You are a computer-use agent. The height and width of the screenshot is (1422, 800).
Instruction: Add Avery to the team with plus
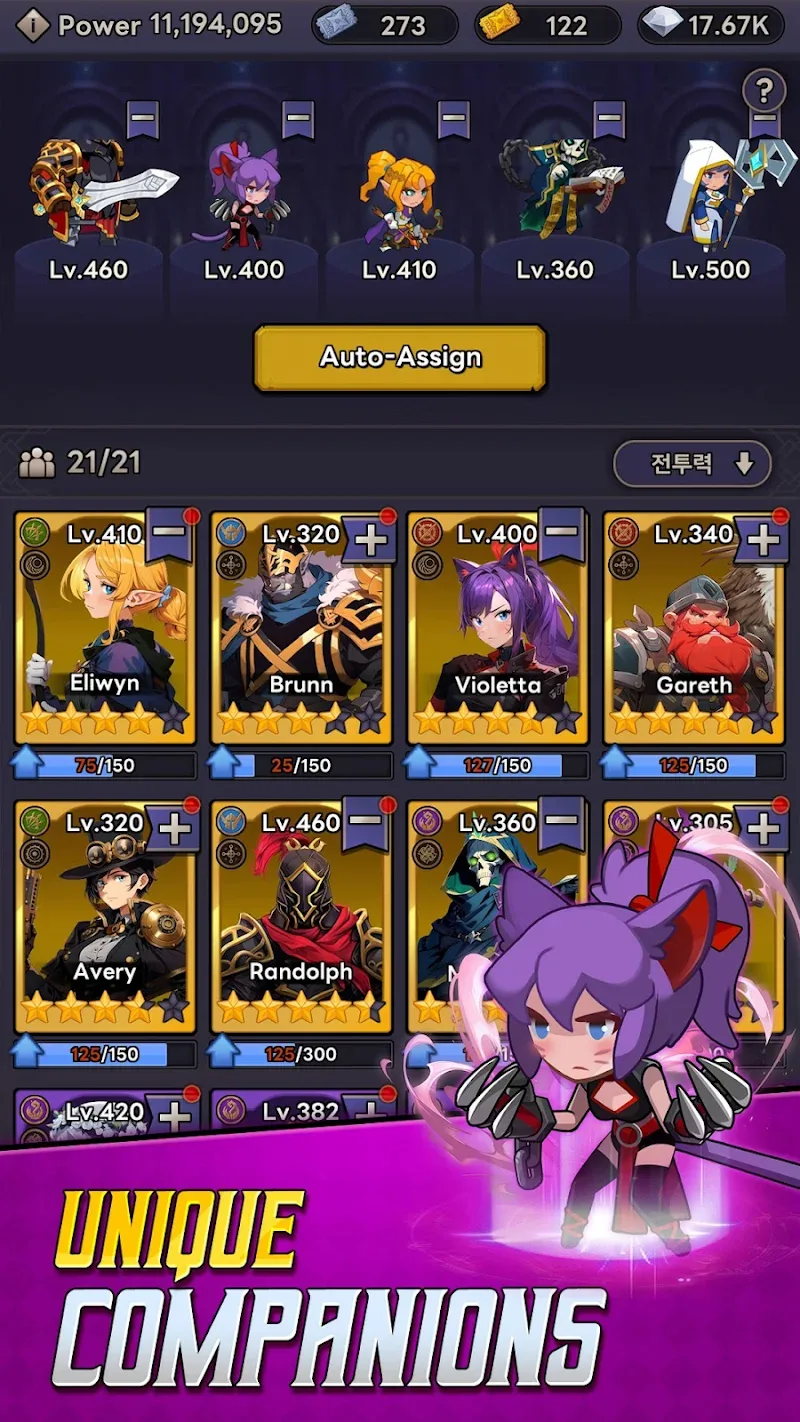point(174,828)
